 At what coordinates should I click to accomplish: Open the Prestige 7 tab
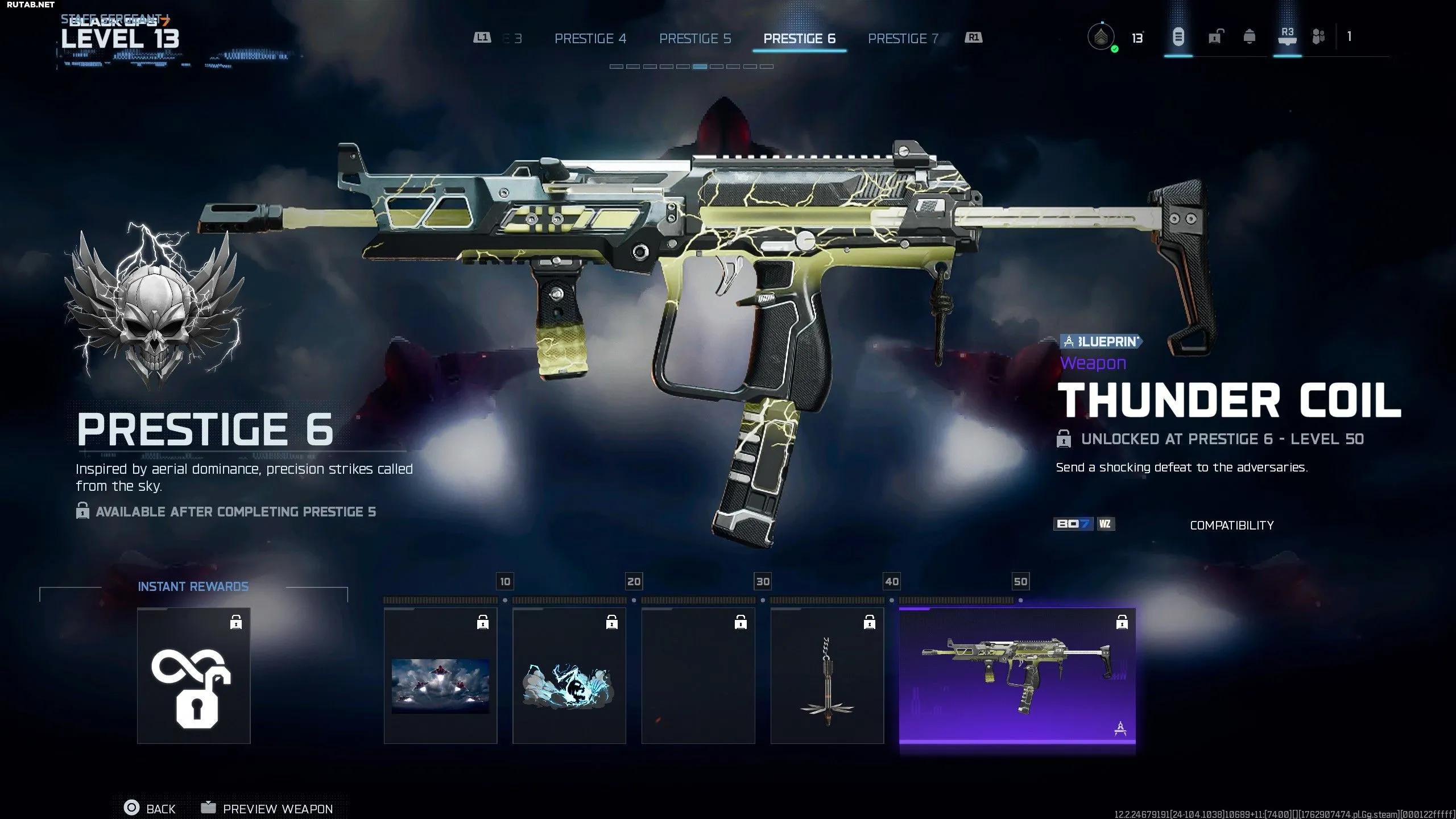[x=903, y=39]
